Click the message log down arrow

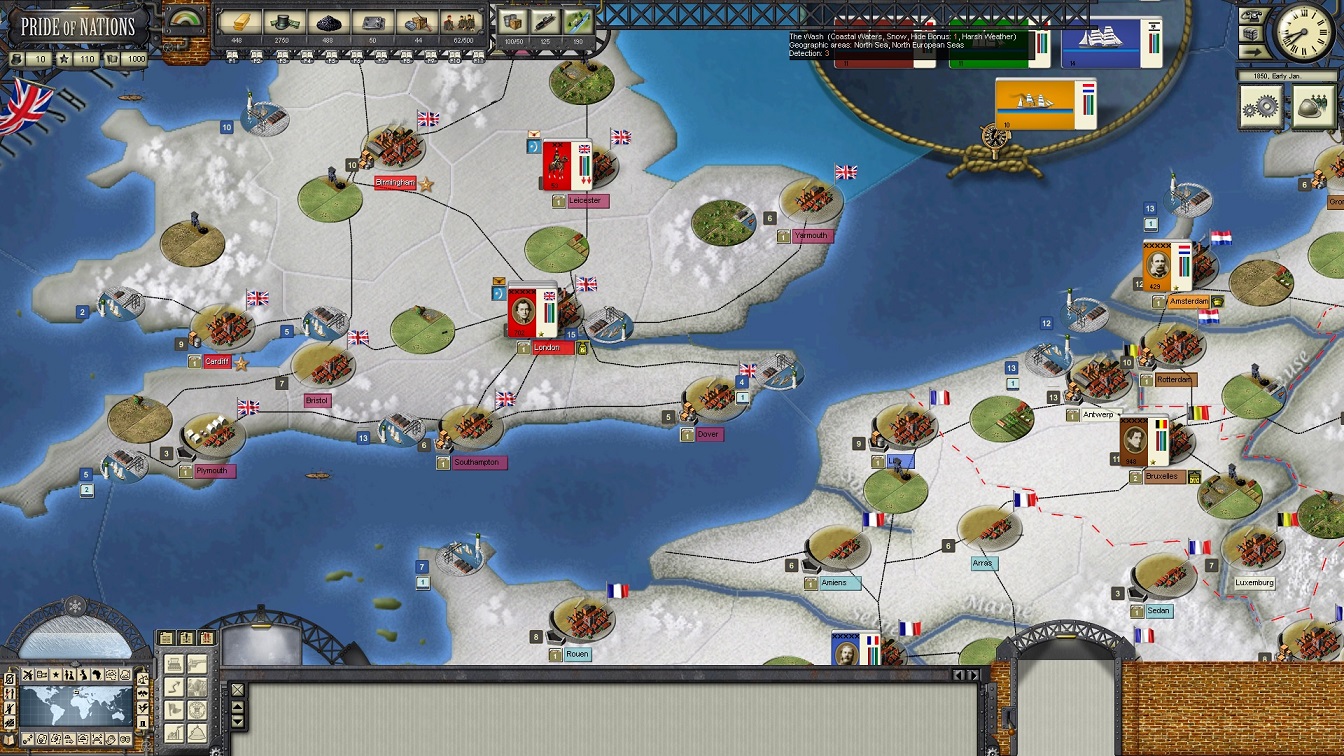(x=237, y=720)
